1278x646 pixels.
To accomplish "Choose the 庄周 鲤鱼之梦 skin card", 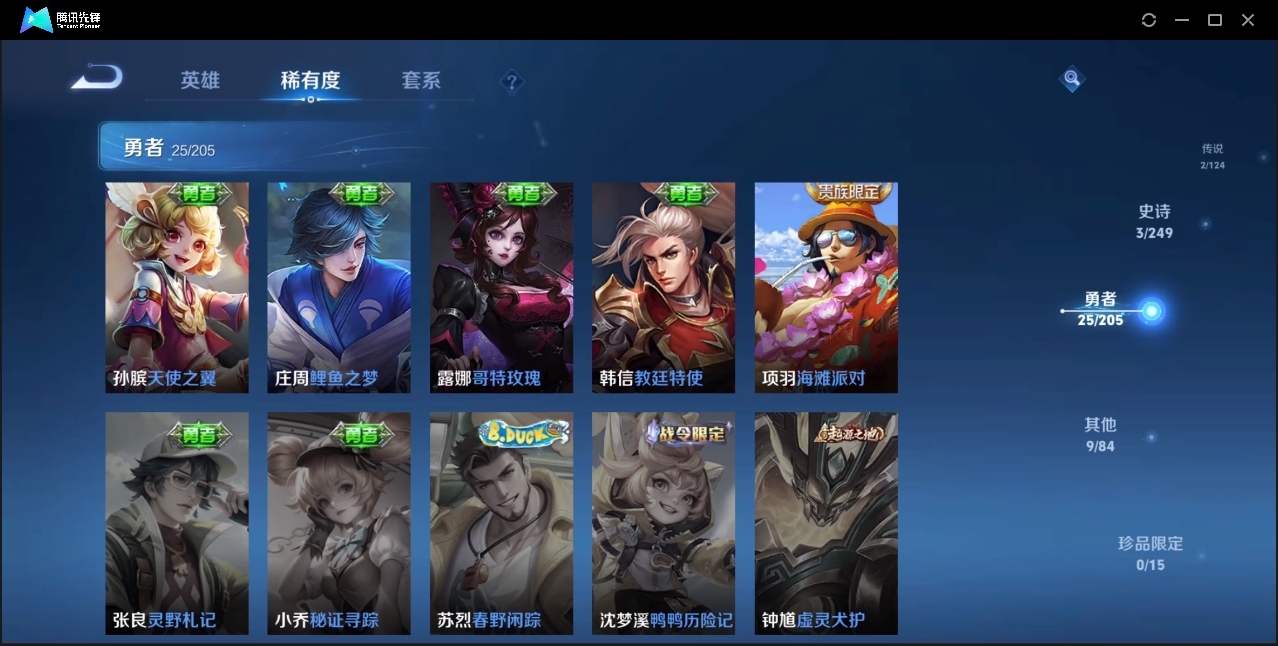I will click(x=339, y=287).
